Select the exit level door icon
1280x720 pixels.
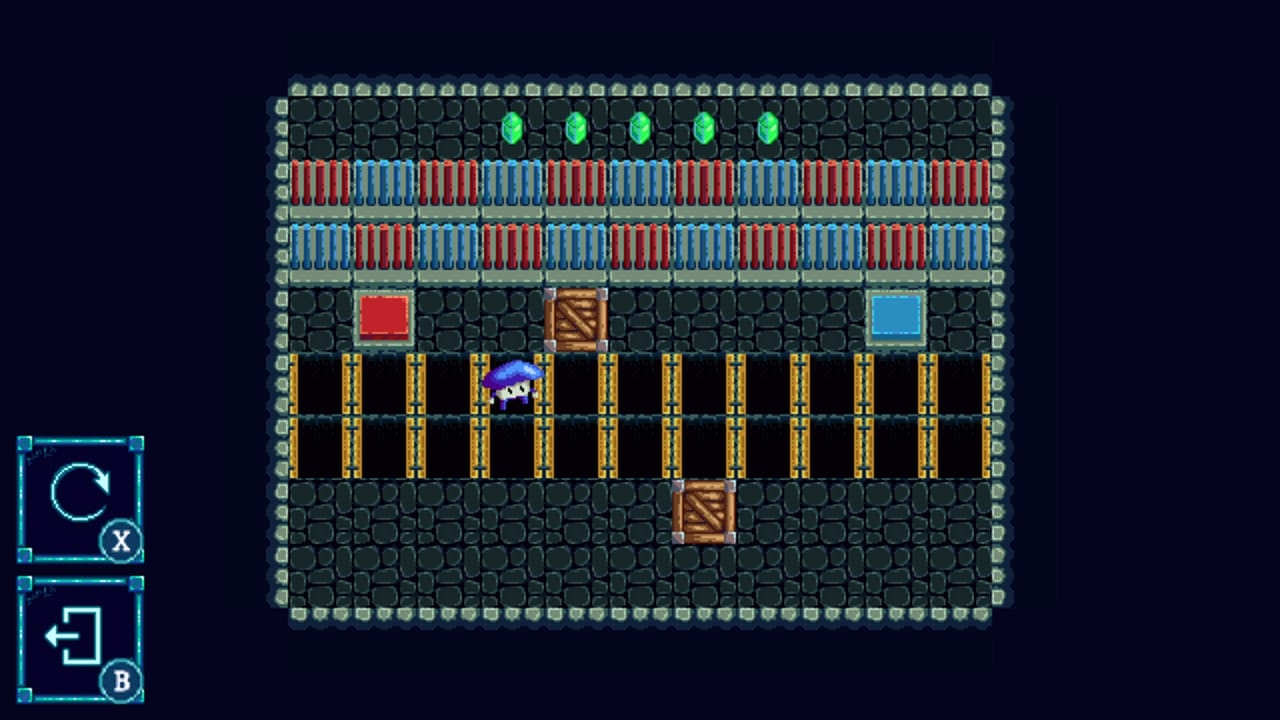point(72,636)
